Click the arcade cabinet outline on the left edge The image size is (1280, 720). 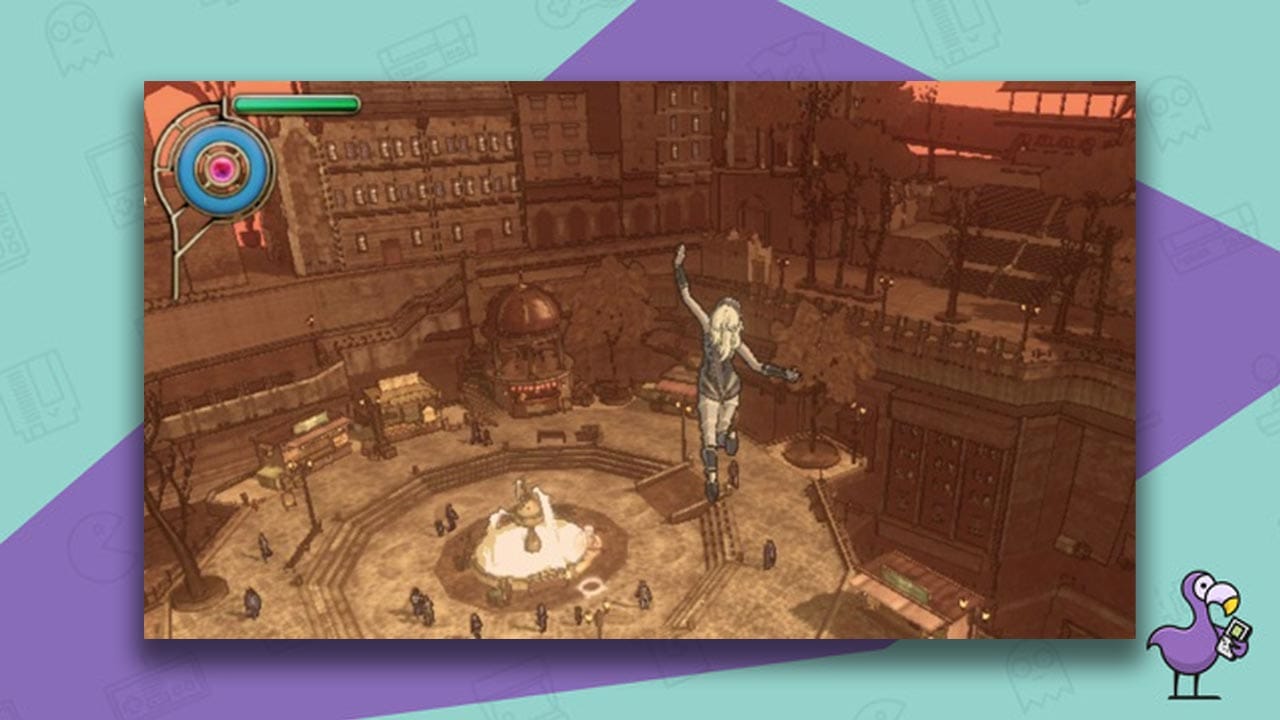pyautogui.click(x=10, y=230)
